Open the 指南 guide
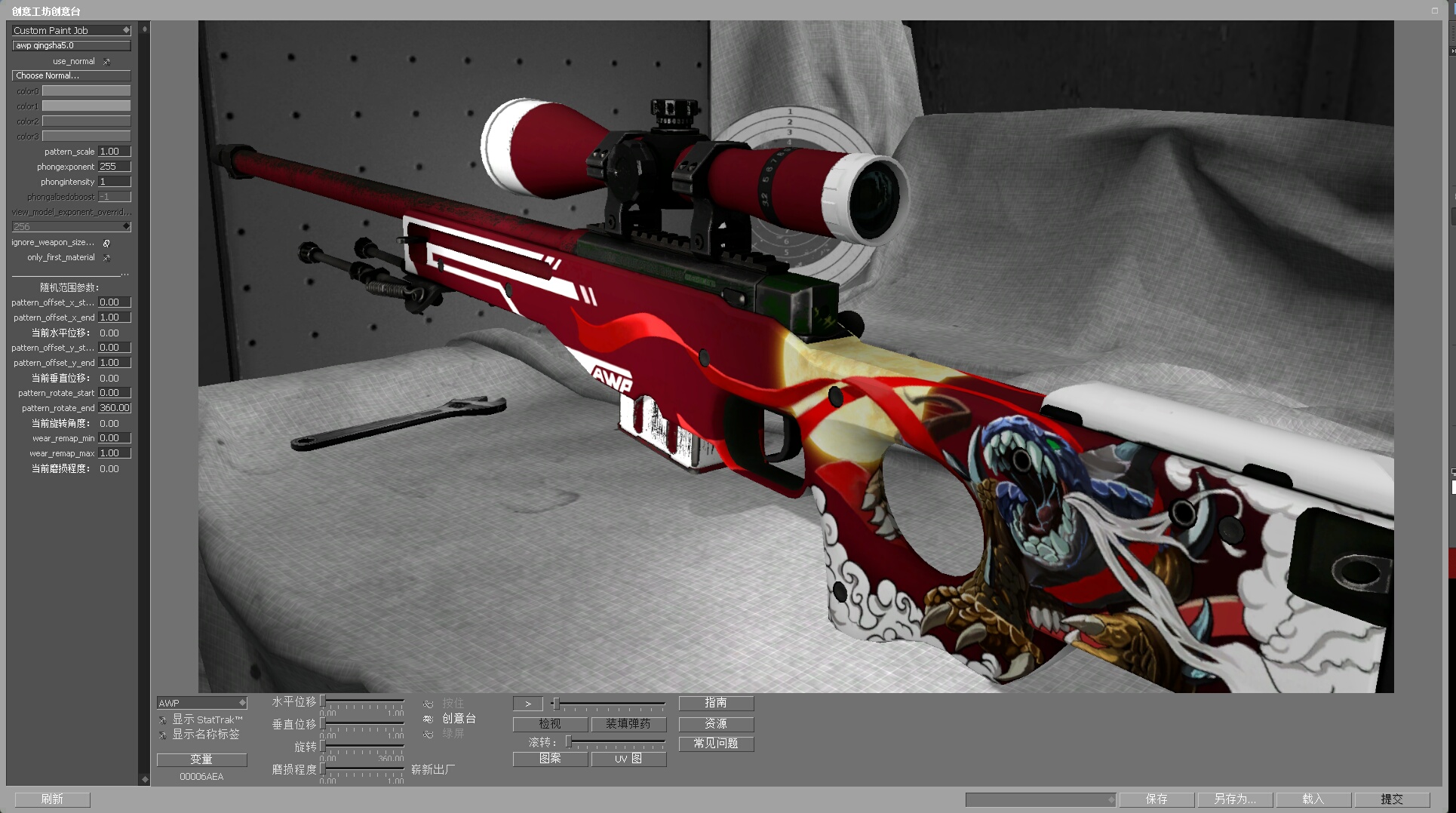The width and height of the screenshot is (1456, 813). point(716,703)
